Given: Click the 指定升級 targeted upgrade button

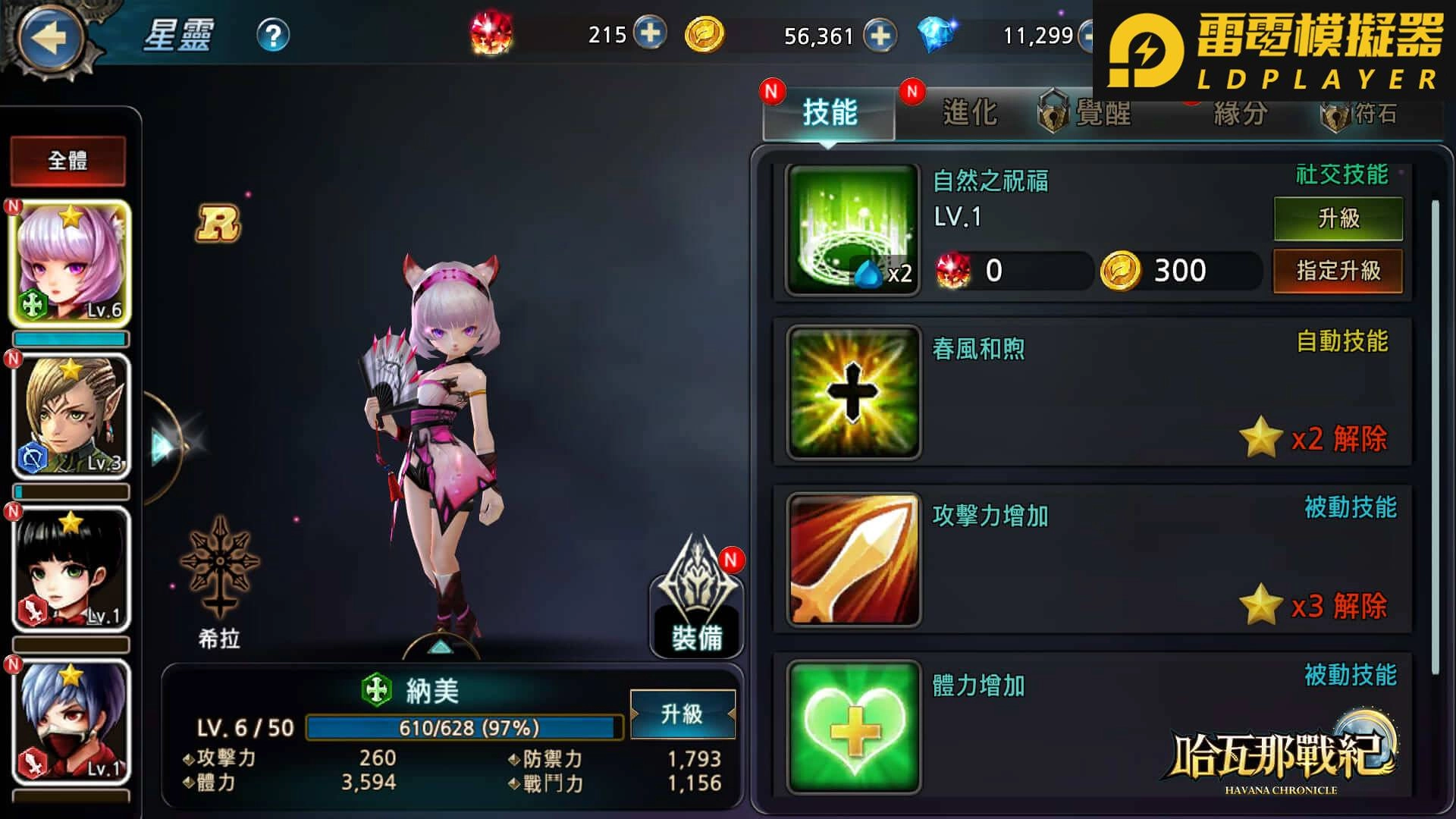Looking at the screenshot, I should (x=1338, y=270).
